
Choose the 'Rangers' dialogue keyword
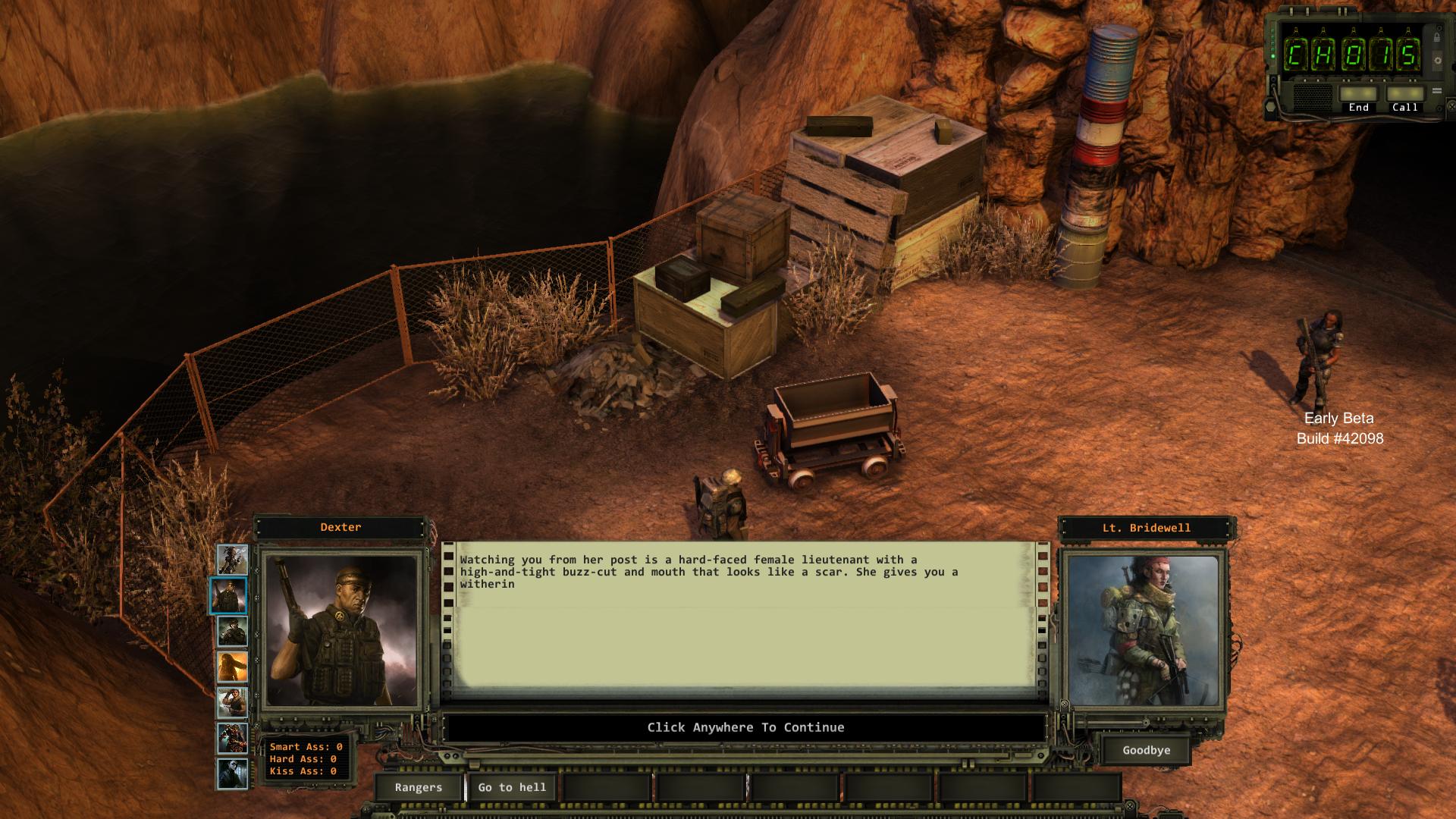coord(418,787)
